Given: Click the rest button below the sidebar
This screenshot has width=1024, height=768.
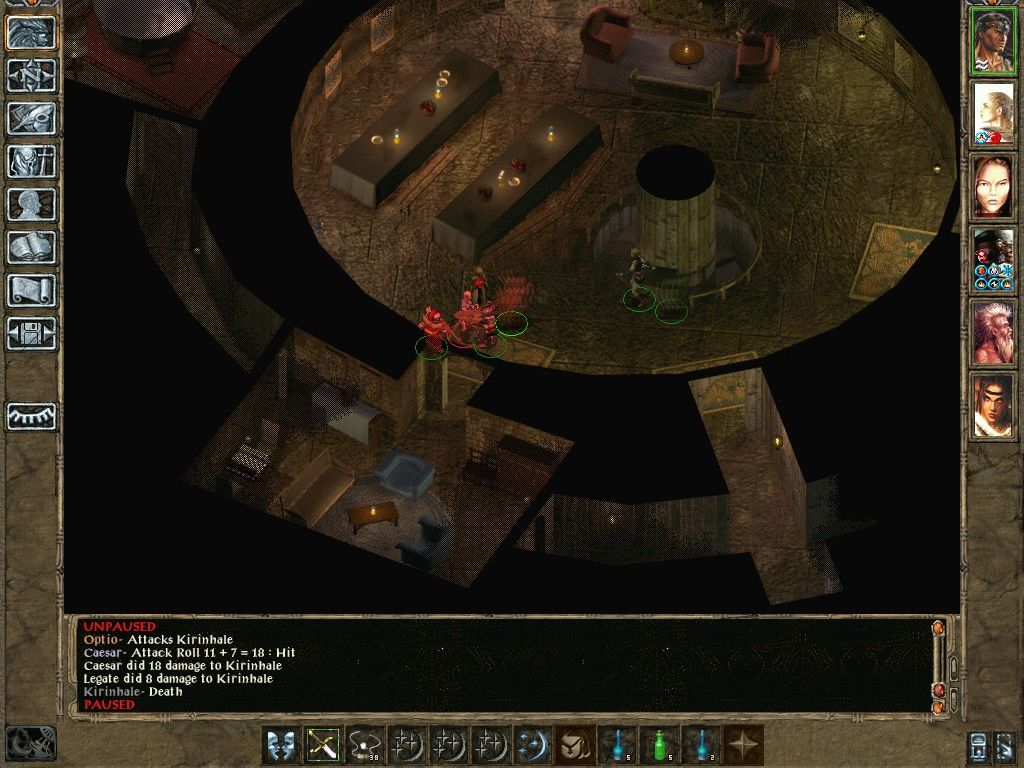Looking at the screenshot, I should (32, 416).
